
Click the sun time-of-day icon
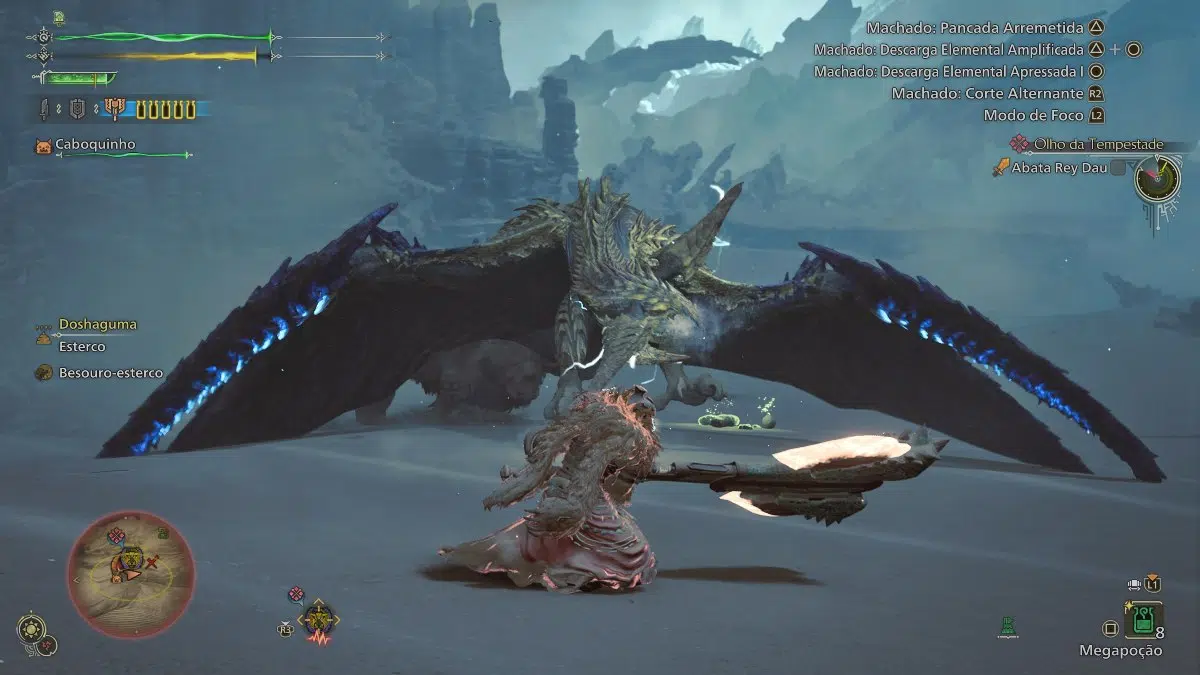pyautogui.click(x=31, y=631)
